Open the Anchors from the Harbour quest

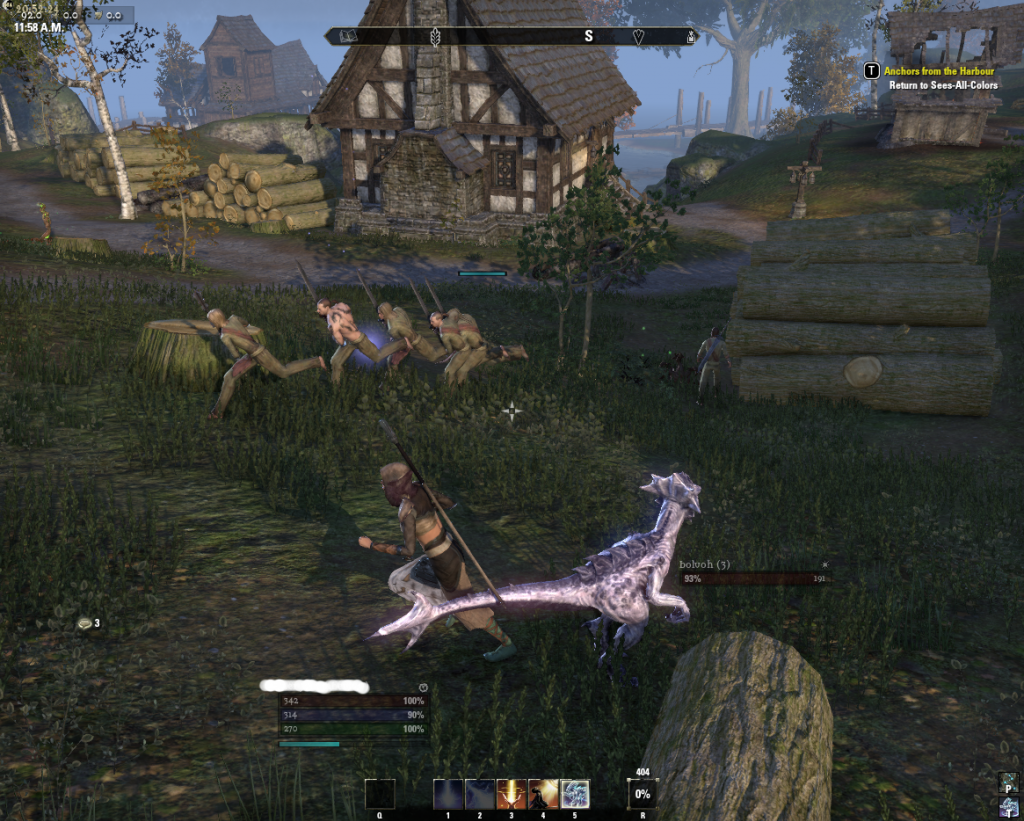(x=938, y=71)
